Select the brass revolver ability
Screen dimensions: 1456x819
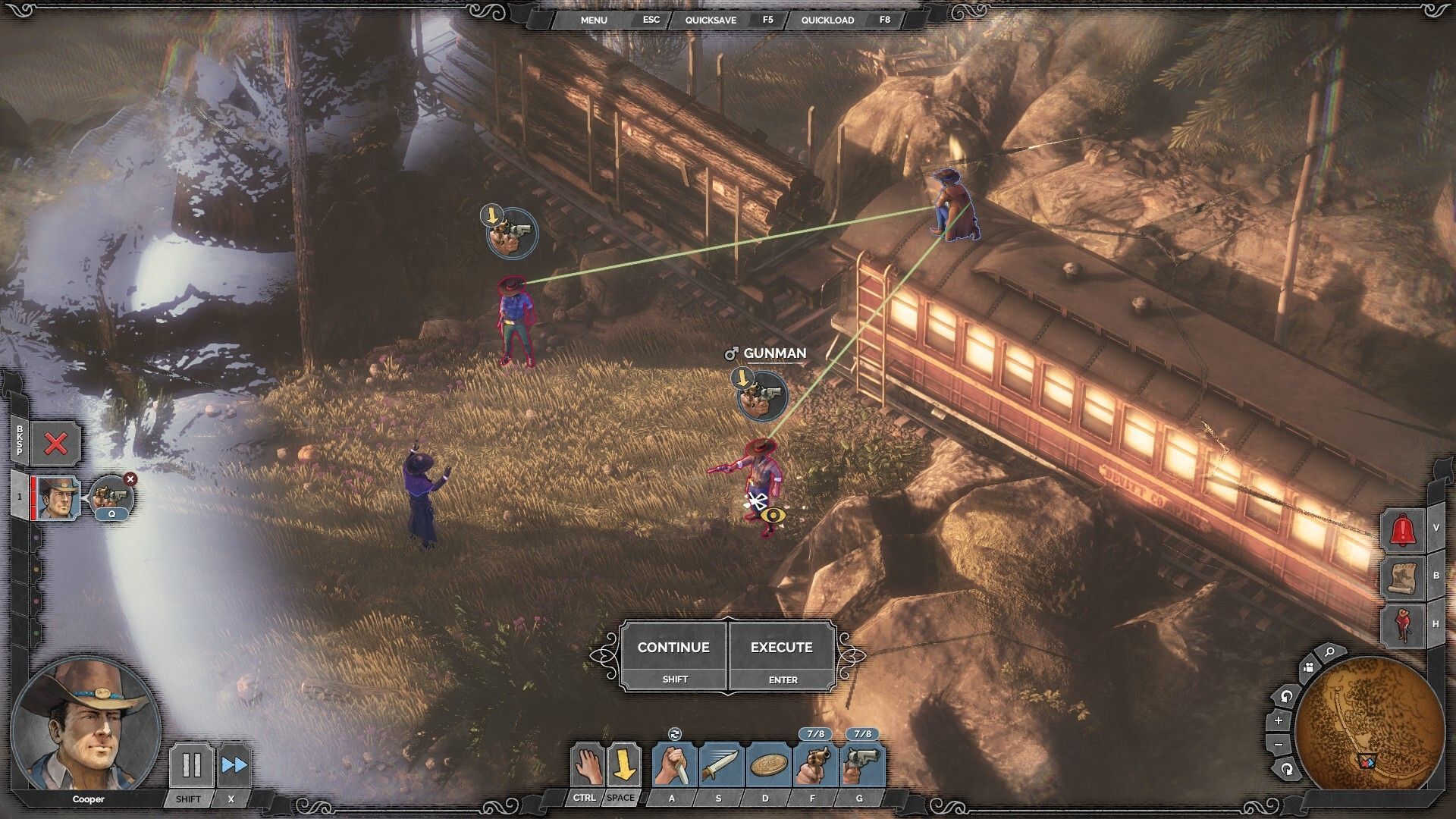tap(815, 765)
